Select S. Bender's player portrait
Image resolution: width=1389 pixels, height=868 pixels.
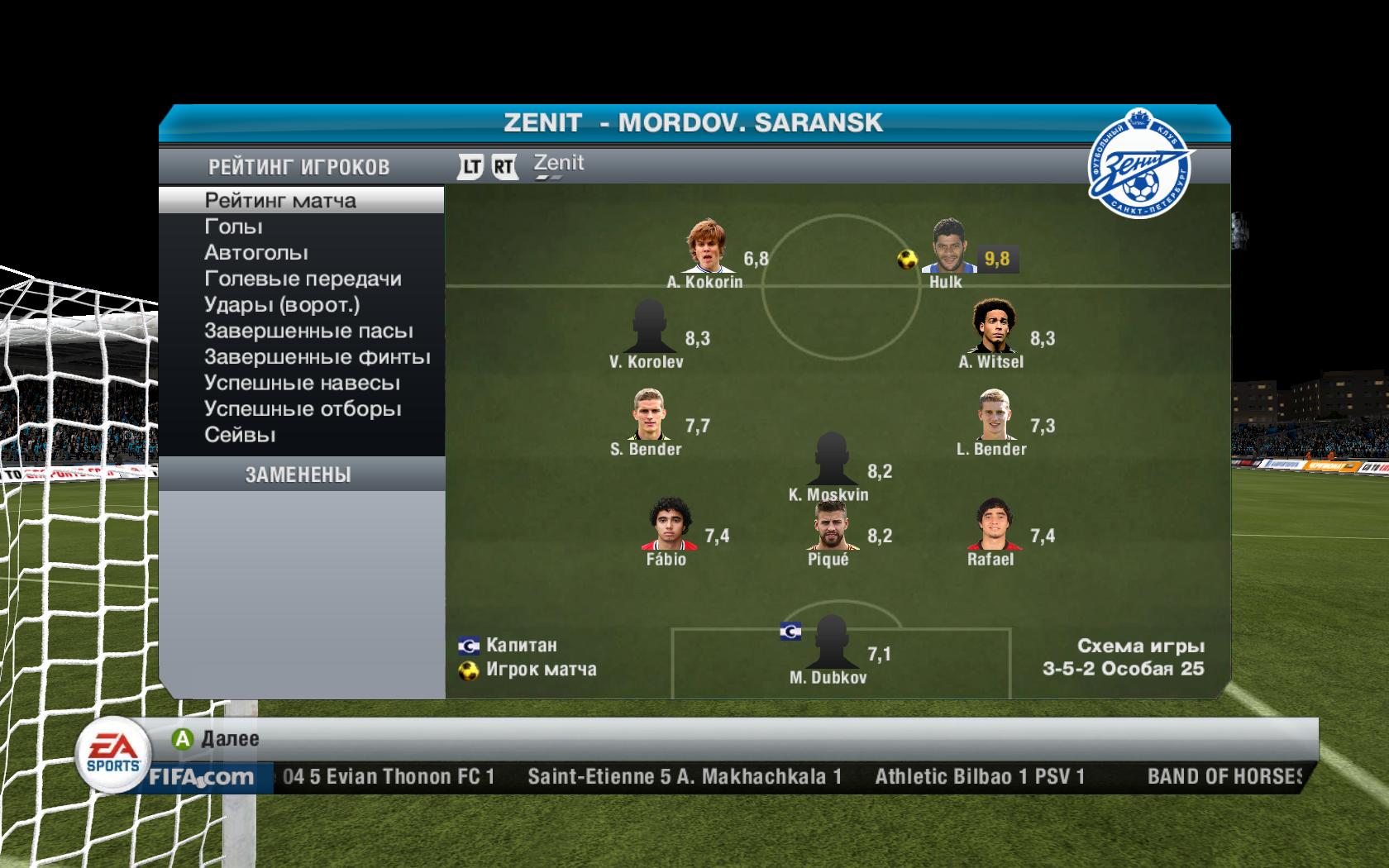point(647,415)
